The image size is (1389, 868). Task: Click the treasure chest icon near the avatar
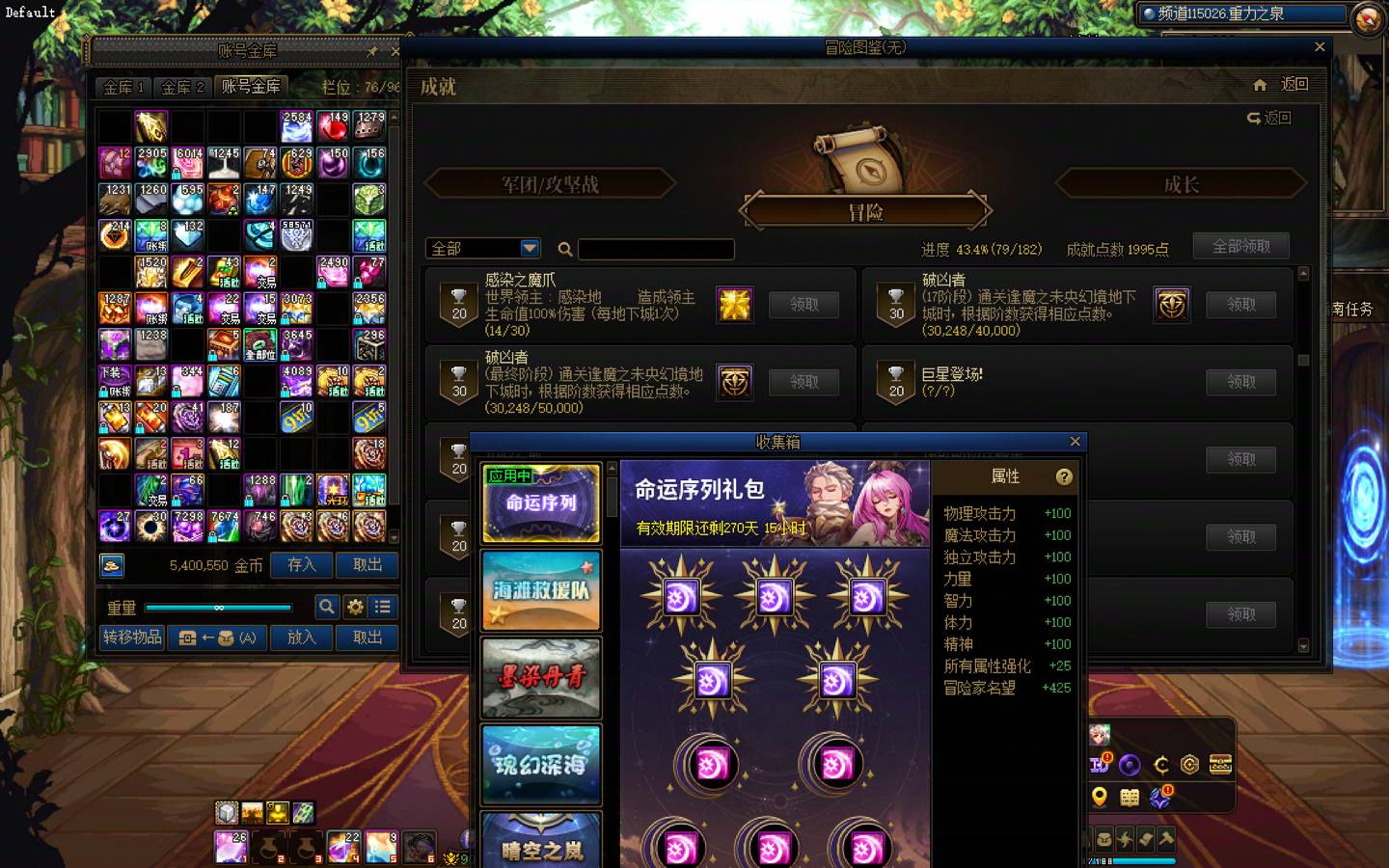(x=1221, y=764)
